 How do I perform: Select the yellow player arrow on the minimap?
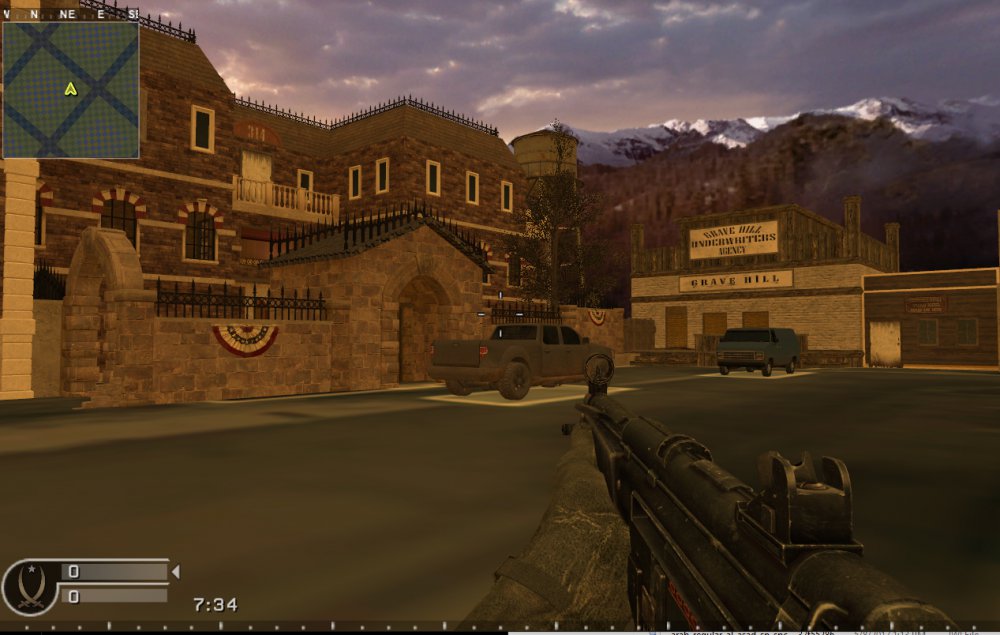tap(70, 89)
